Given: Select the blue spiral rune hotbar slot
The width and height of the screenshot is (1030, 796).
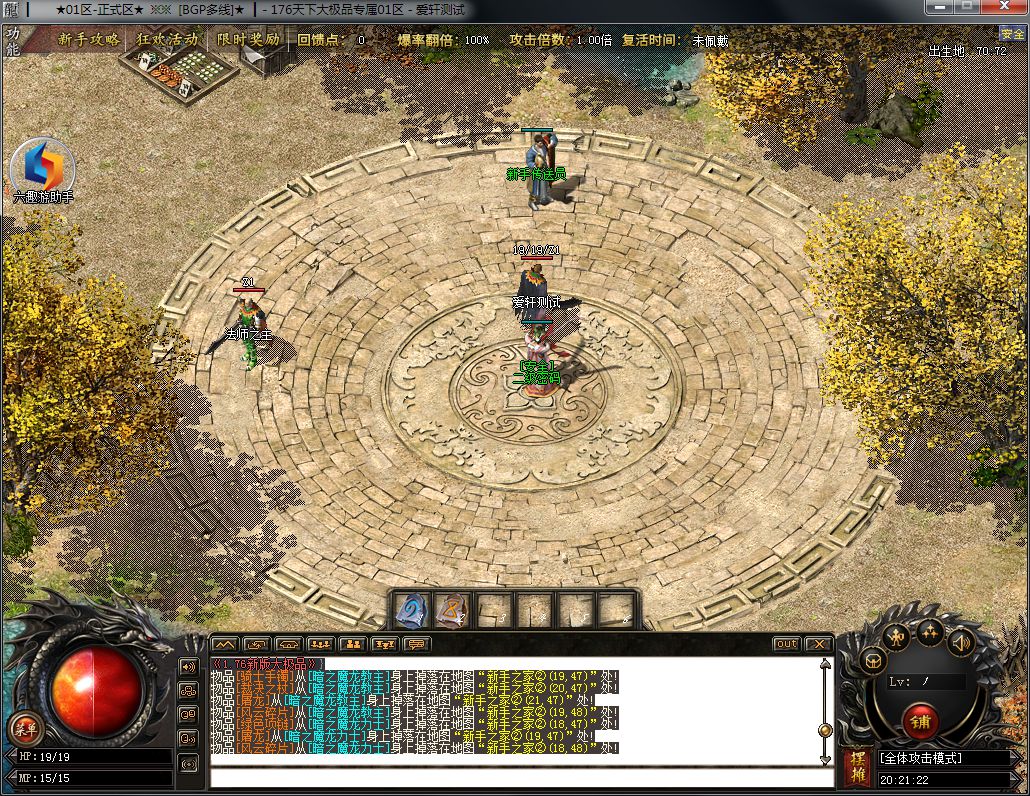Looking at the screenshot, I should (x=411, y=610).
